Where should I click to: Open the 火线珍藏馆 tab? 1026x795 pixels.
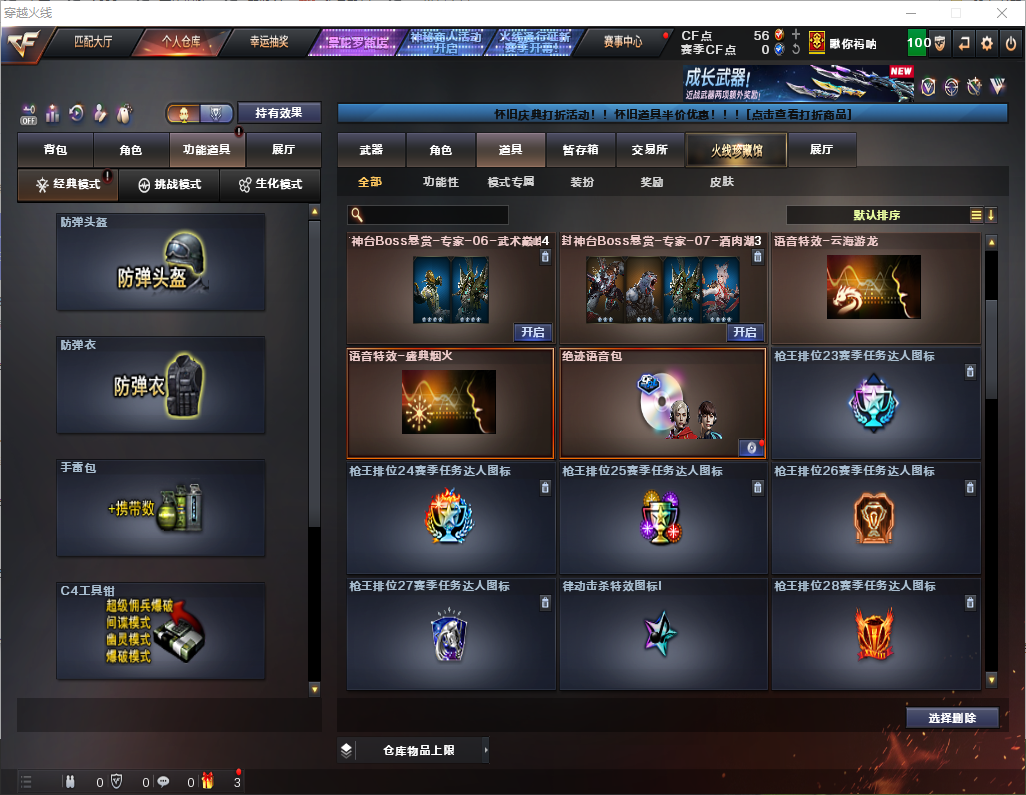[736, 150]
